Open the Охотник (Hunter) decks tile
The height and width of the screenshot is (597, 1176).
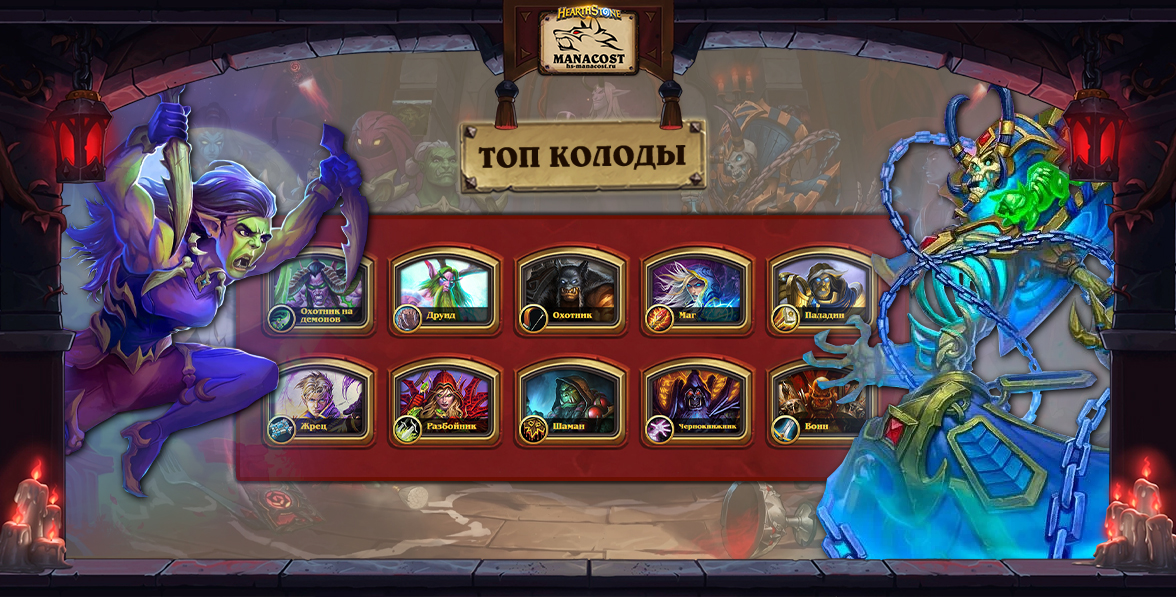pos(571,291)
